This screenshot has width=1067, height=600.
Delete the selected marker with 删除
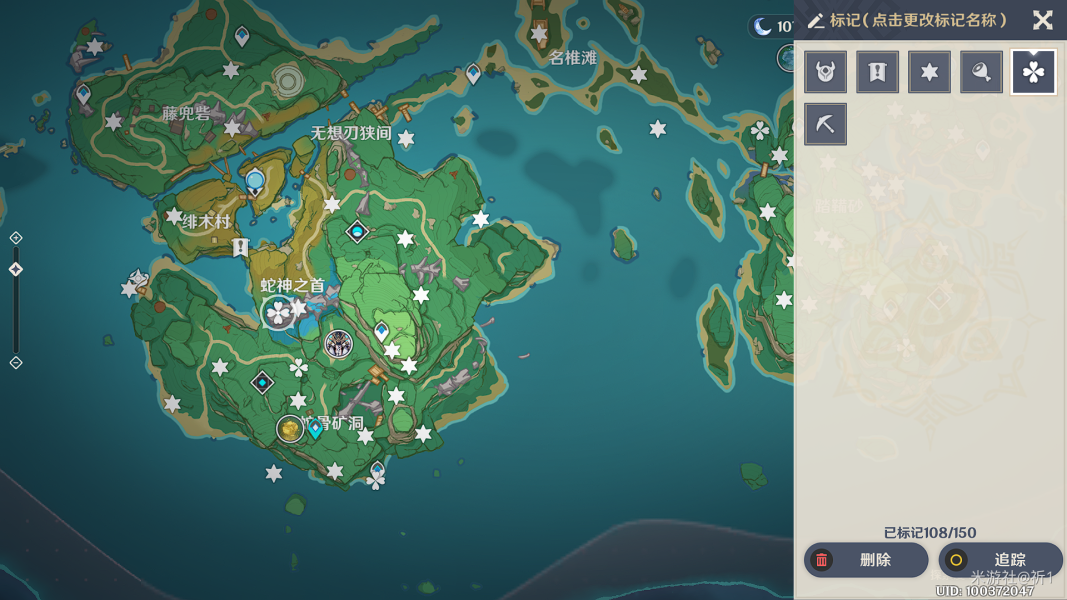pos(865,560)
